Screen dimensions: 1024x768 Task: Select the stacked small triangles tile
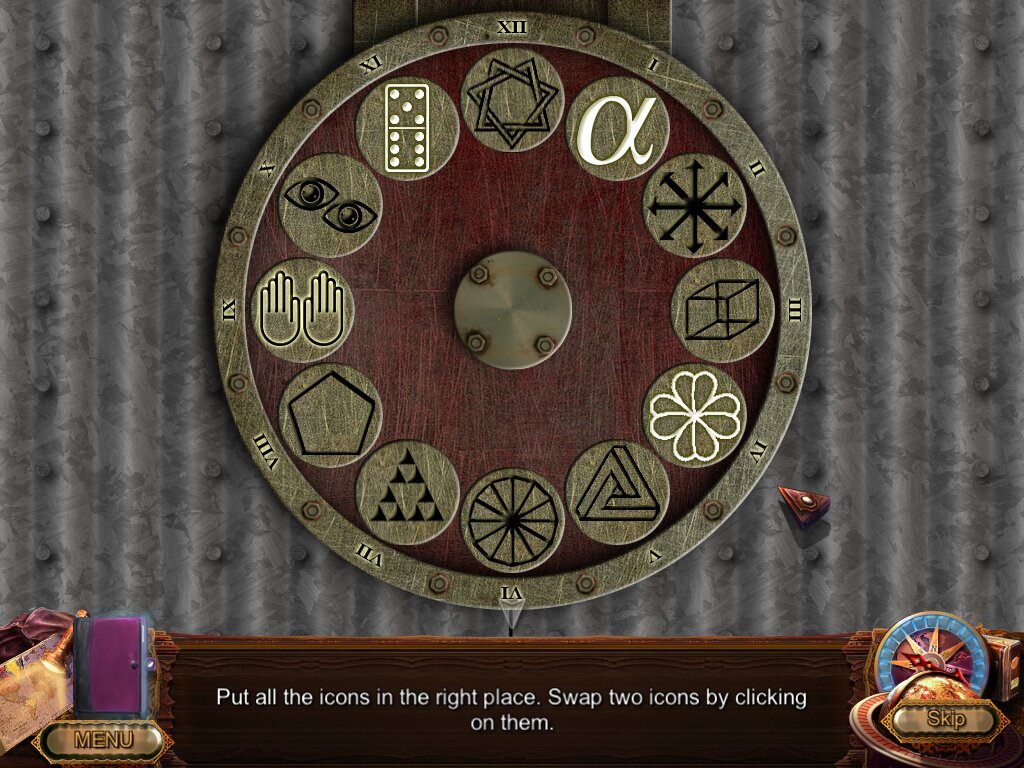(x=407, y=492)
